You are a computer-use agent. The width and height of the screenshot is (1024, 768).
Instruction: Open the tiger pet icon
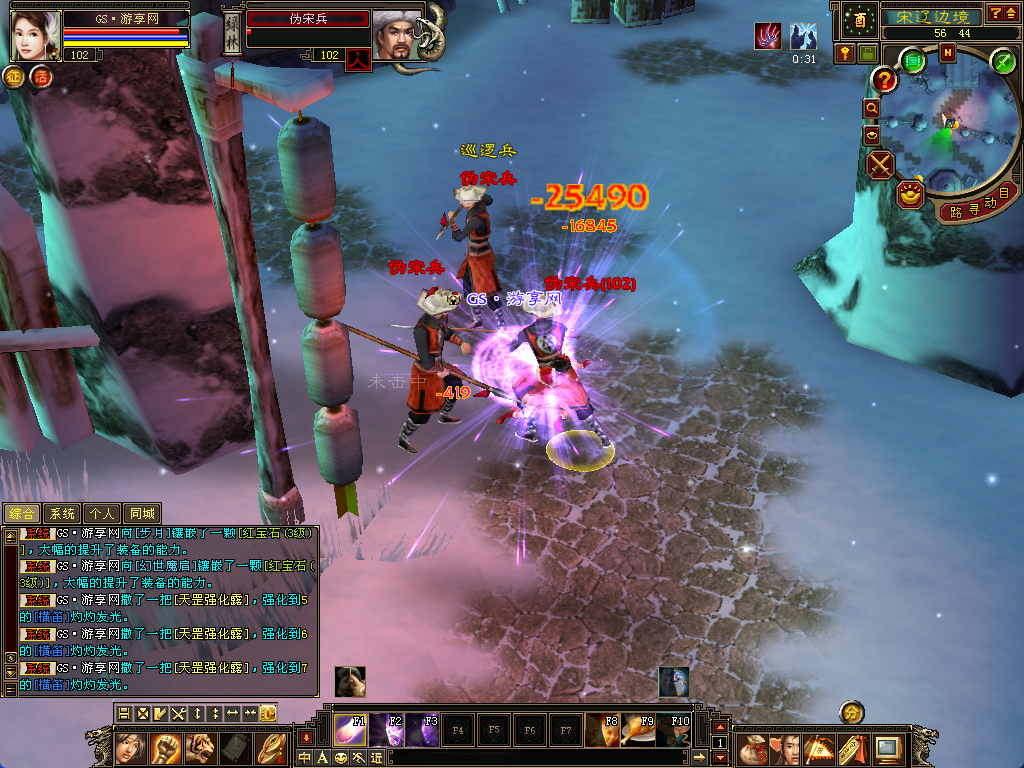click(200, 747)
